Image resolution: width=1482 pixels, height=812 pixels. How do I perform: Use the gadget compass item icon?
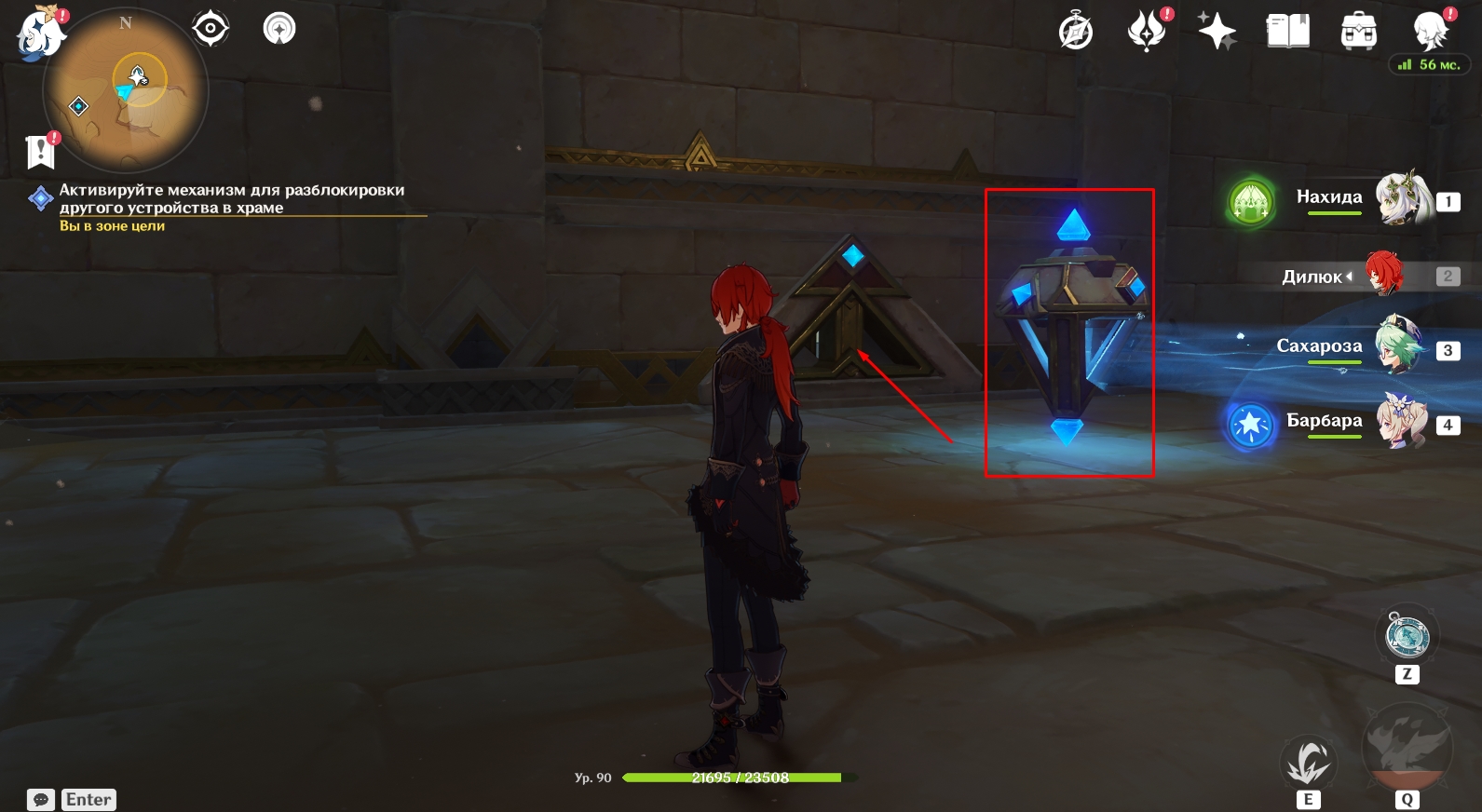click(1407, 636)
